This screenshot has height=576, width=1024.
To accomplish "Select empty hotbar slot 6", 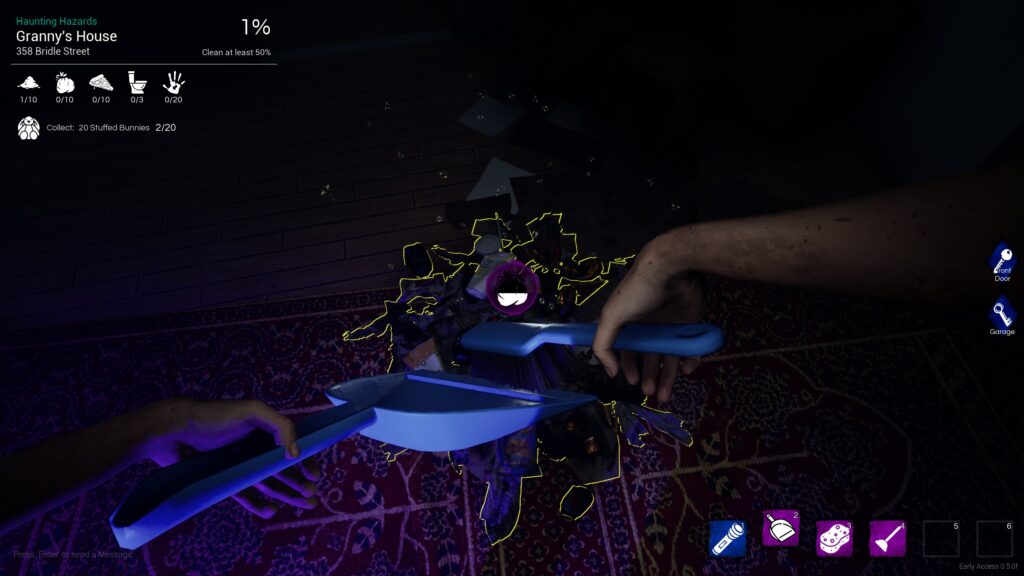I will click(994, 538).
